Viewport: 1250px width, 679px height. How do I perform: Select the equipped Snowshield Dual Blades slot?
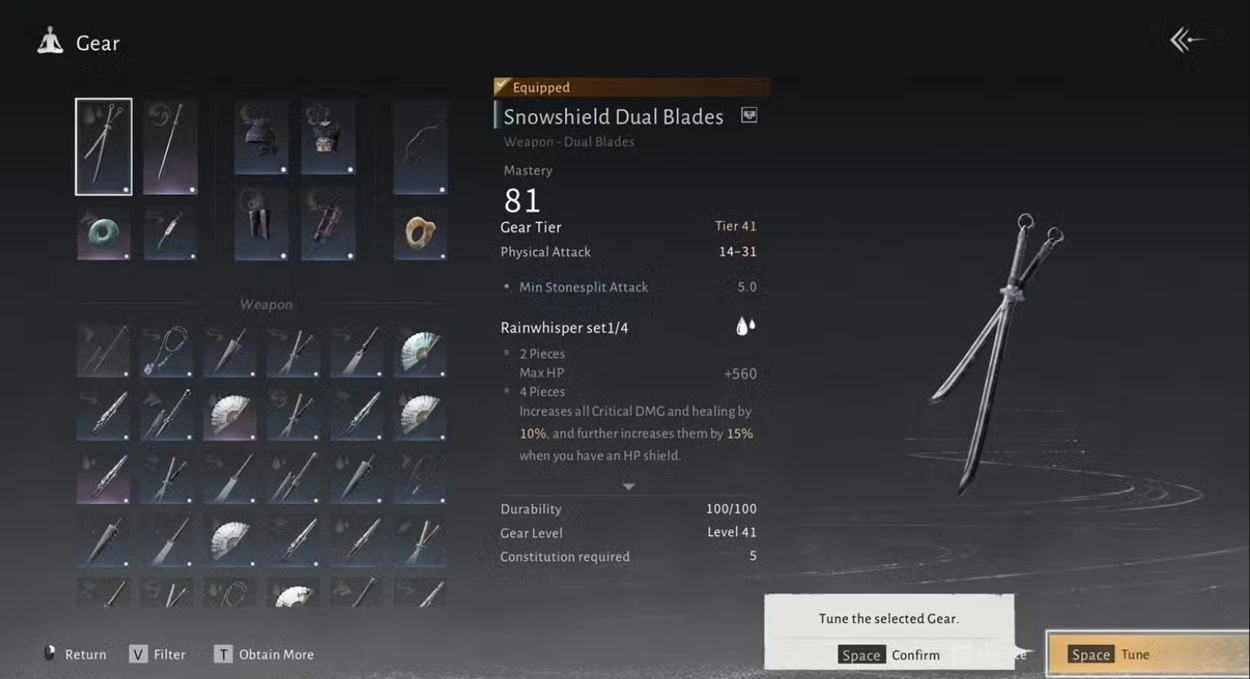103,147
